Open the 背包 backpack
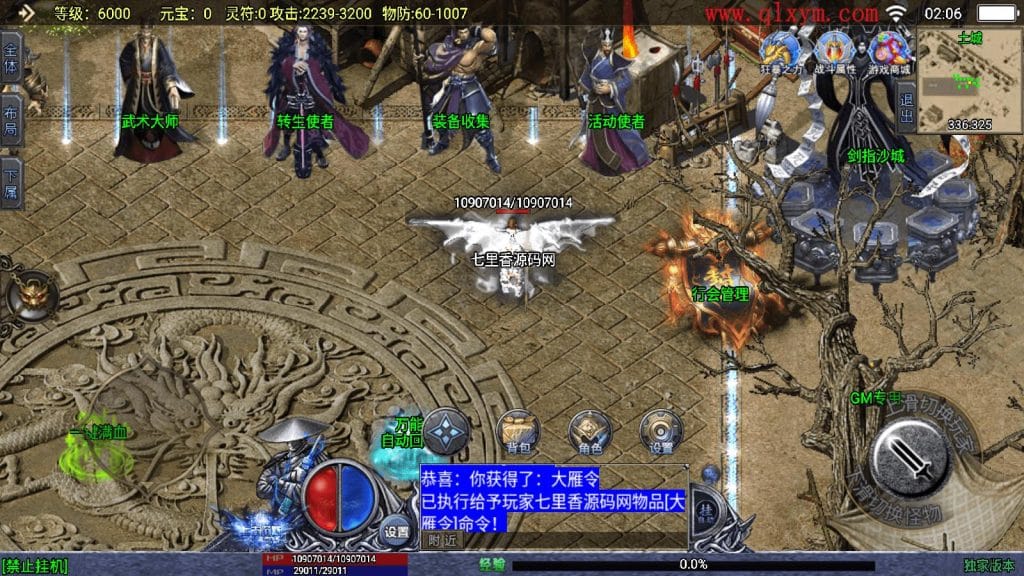This screenshot has width=1024, height=576. click(517, 430)
